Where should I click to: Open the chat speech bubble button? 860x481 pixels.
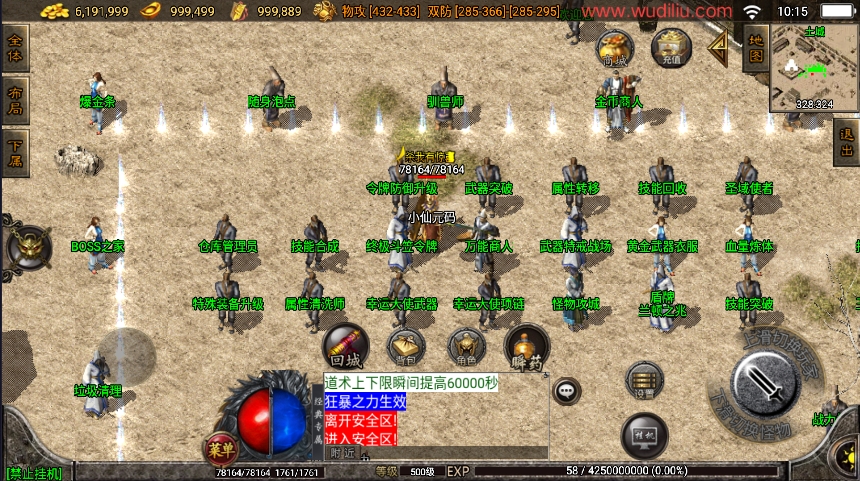pyautogui.click(x=567, y=391)
